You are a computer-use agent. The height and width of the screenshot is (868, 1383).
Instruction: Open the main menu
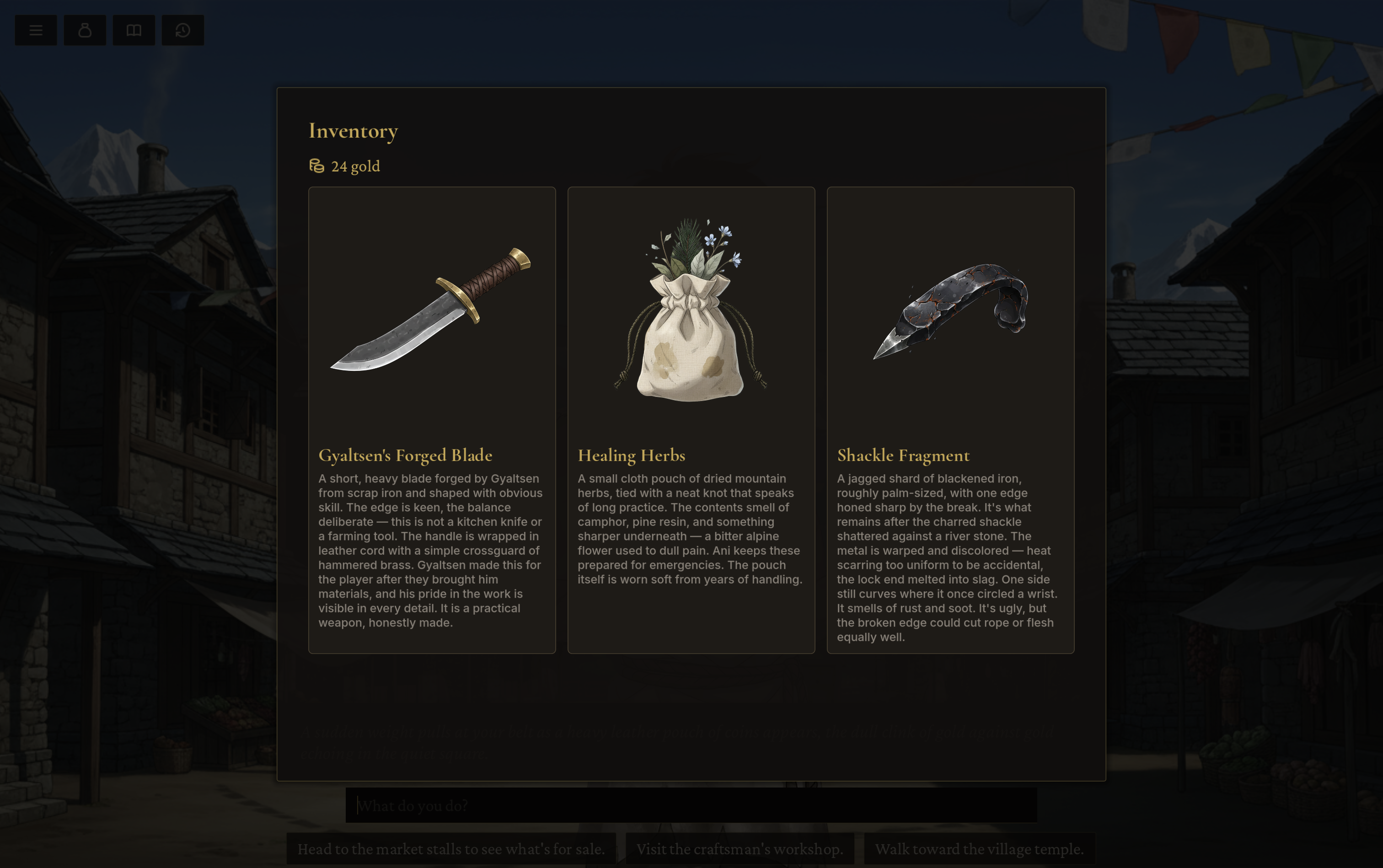pyautogui.click(x=36, y=30)
